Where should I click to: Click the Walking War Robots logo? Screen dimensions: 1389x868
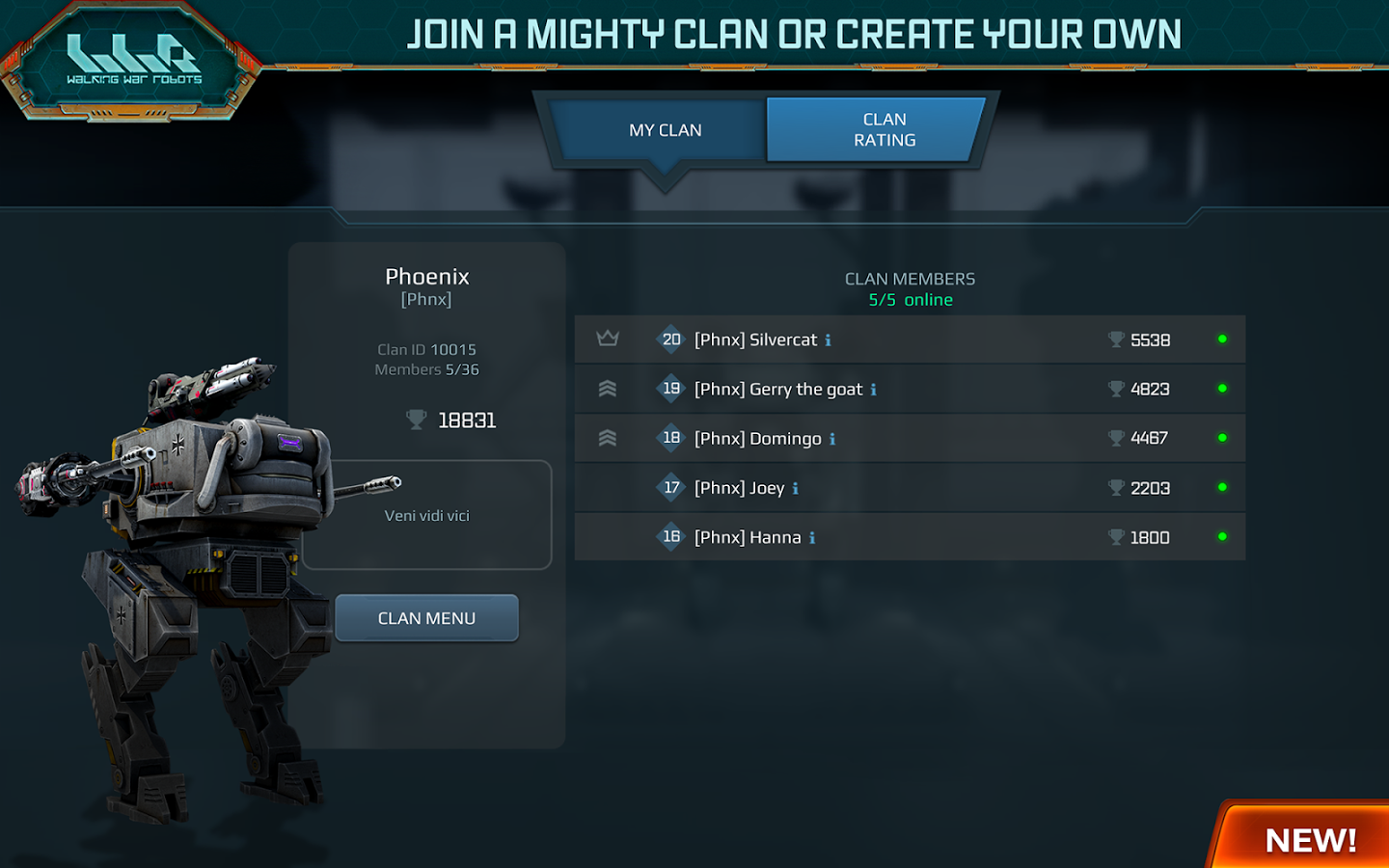click(x=133, y=62)
